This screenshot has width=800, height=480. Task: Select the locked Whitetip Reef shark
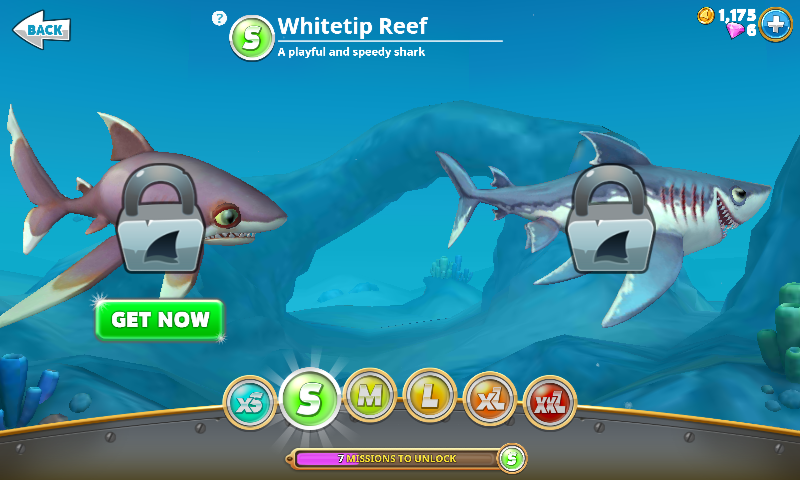click(x=158, y=222)
